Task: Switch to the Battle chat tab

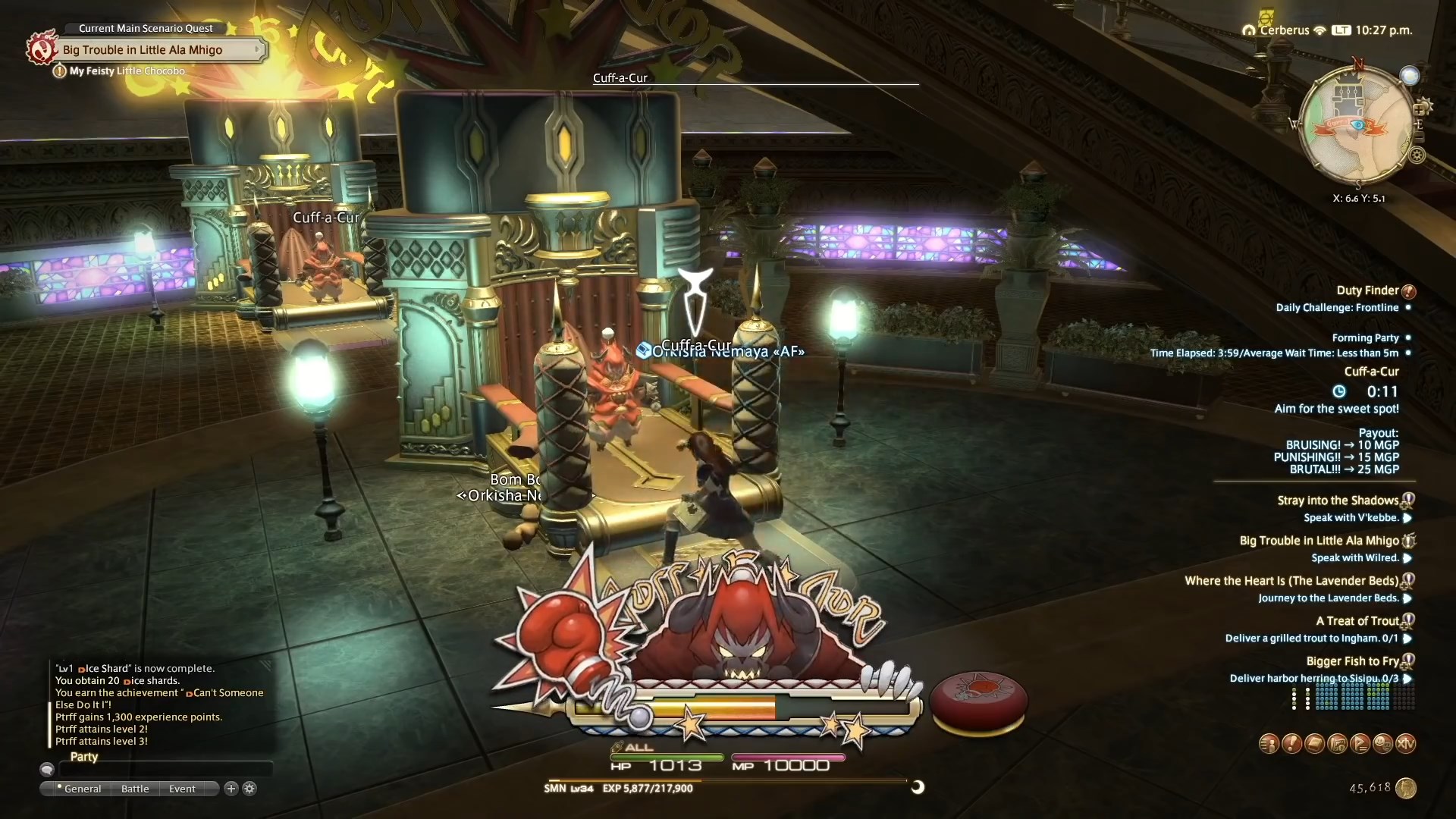Action: pos(134,789)
